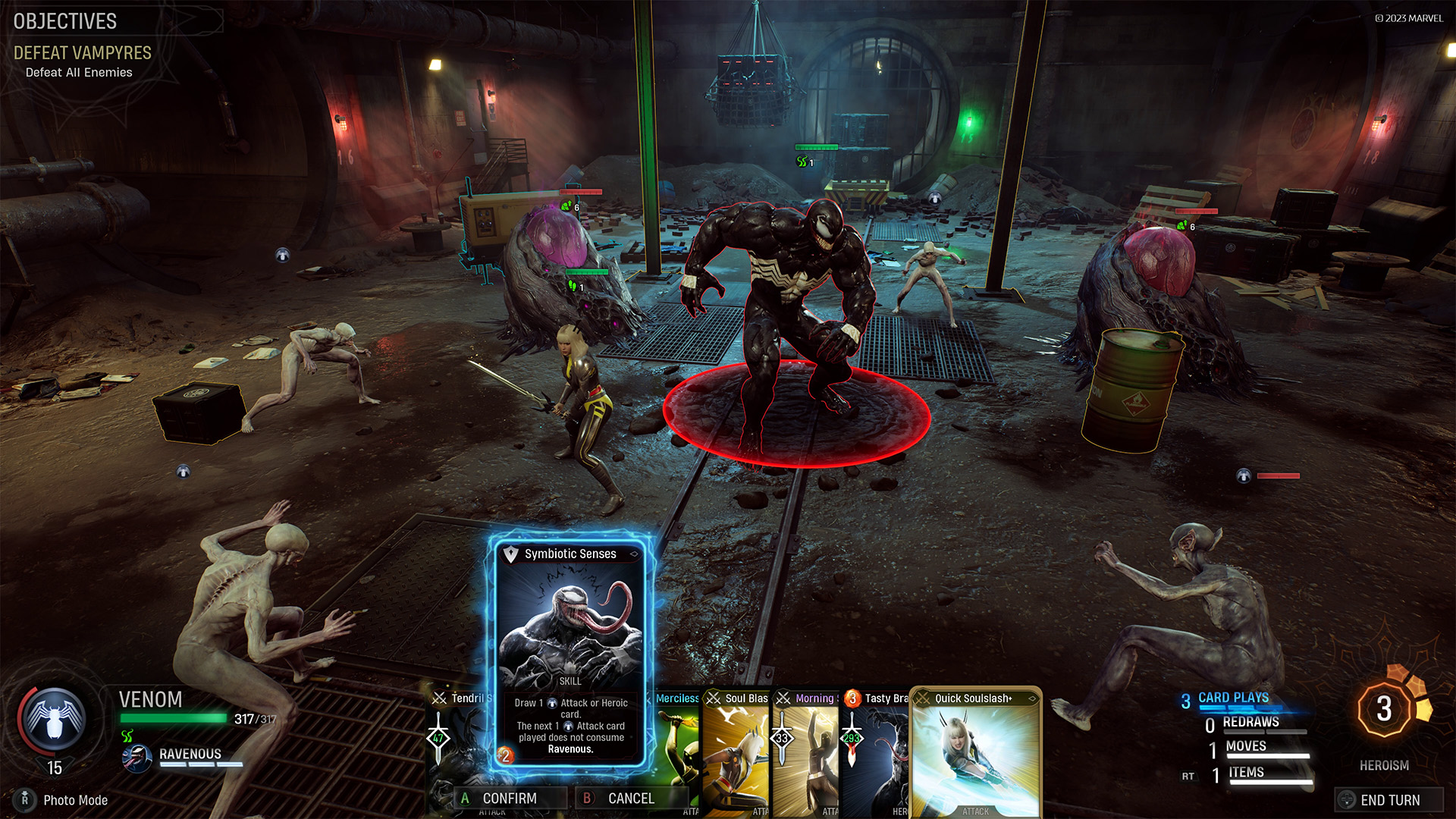End the current turn

[1389, 799]
